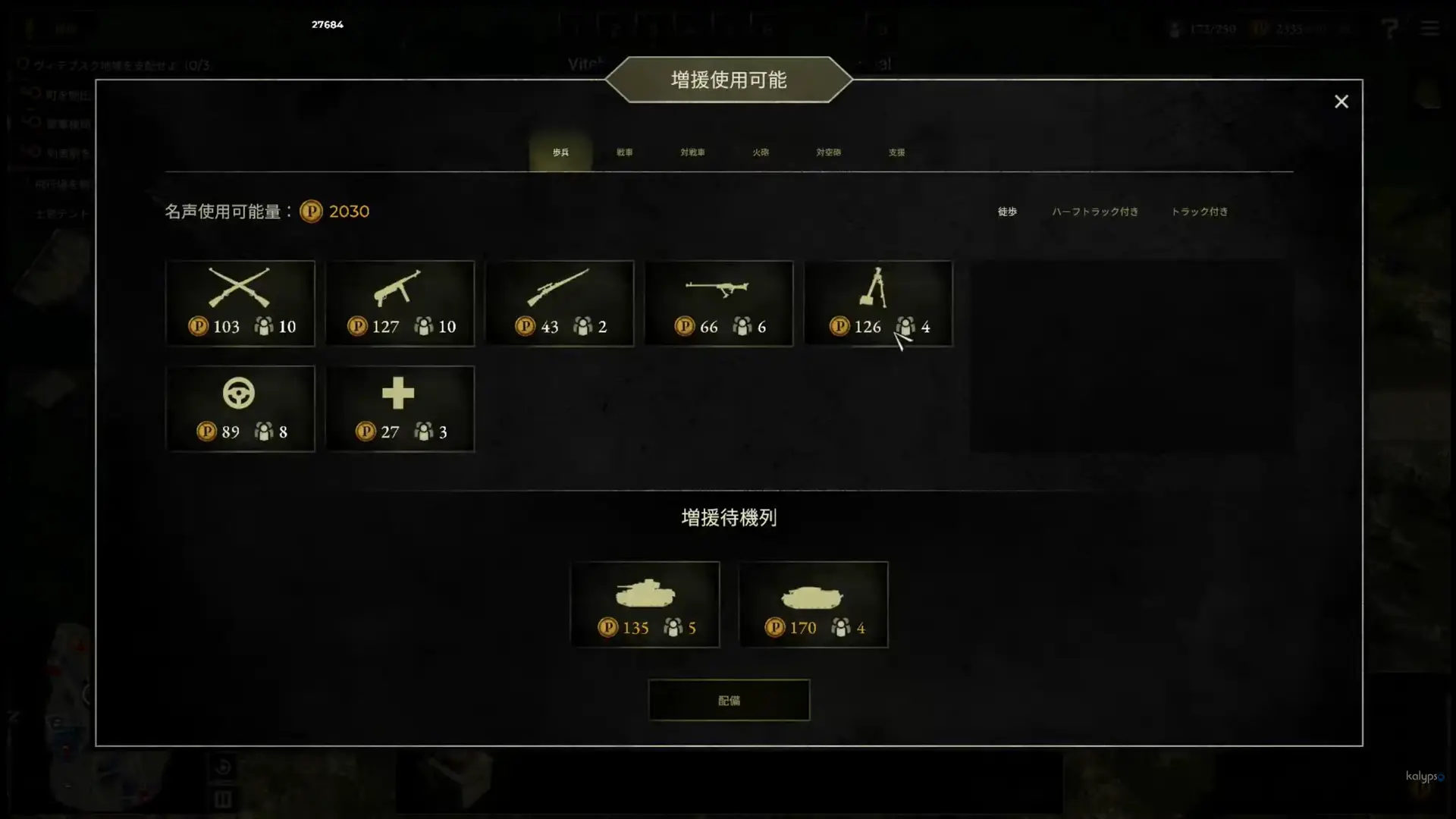1456x819 pixels.
Task: Select the submachine gun squad costing 127
Action: pos(400,303)
